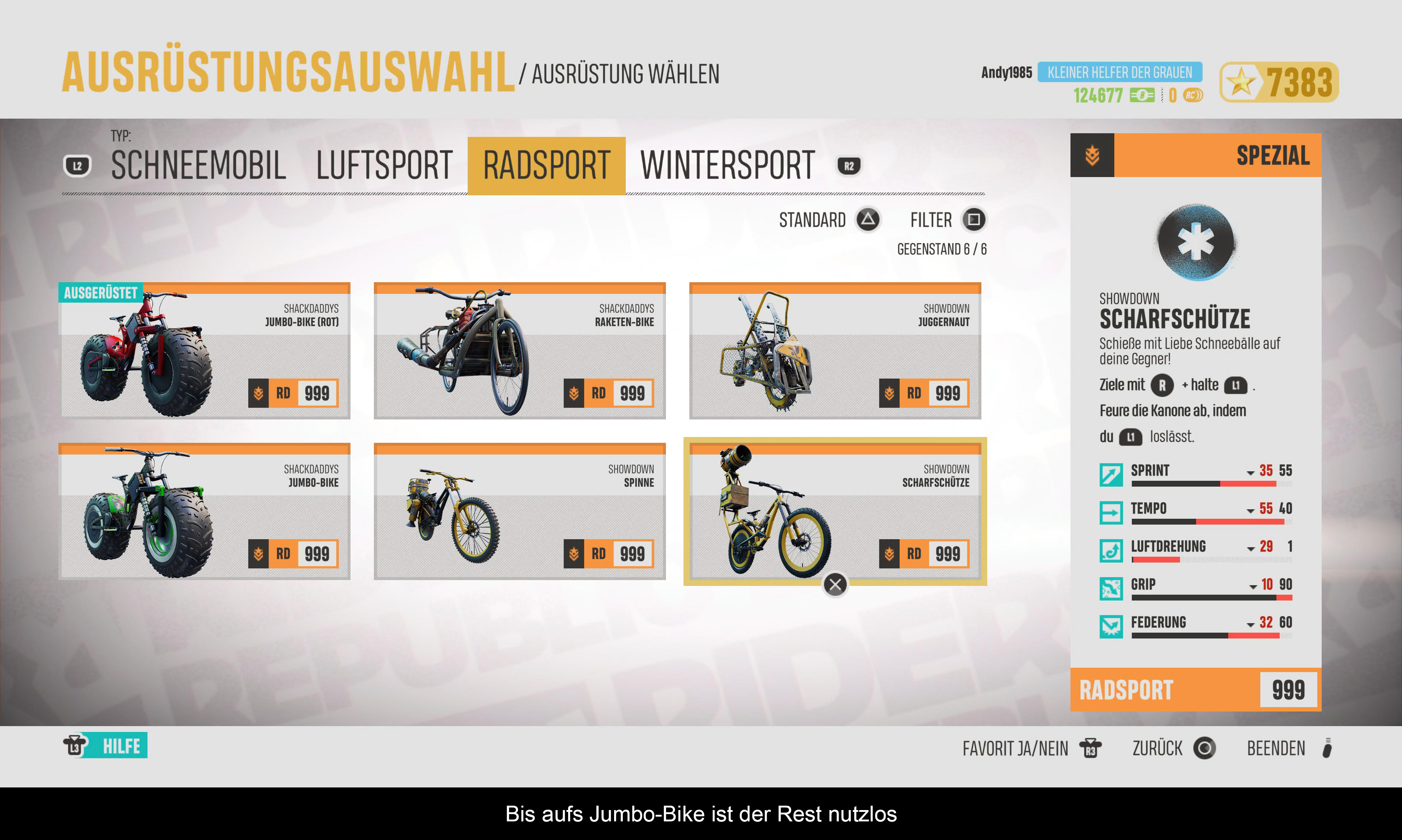Toggle Favorit Ja/Nein for this bike

(x=1031, y=748)
